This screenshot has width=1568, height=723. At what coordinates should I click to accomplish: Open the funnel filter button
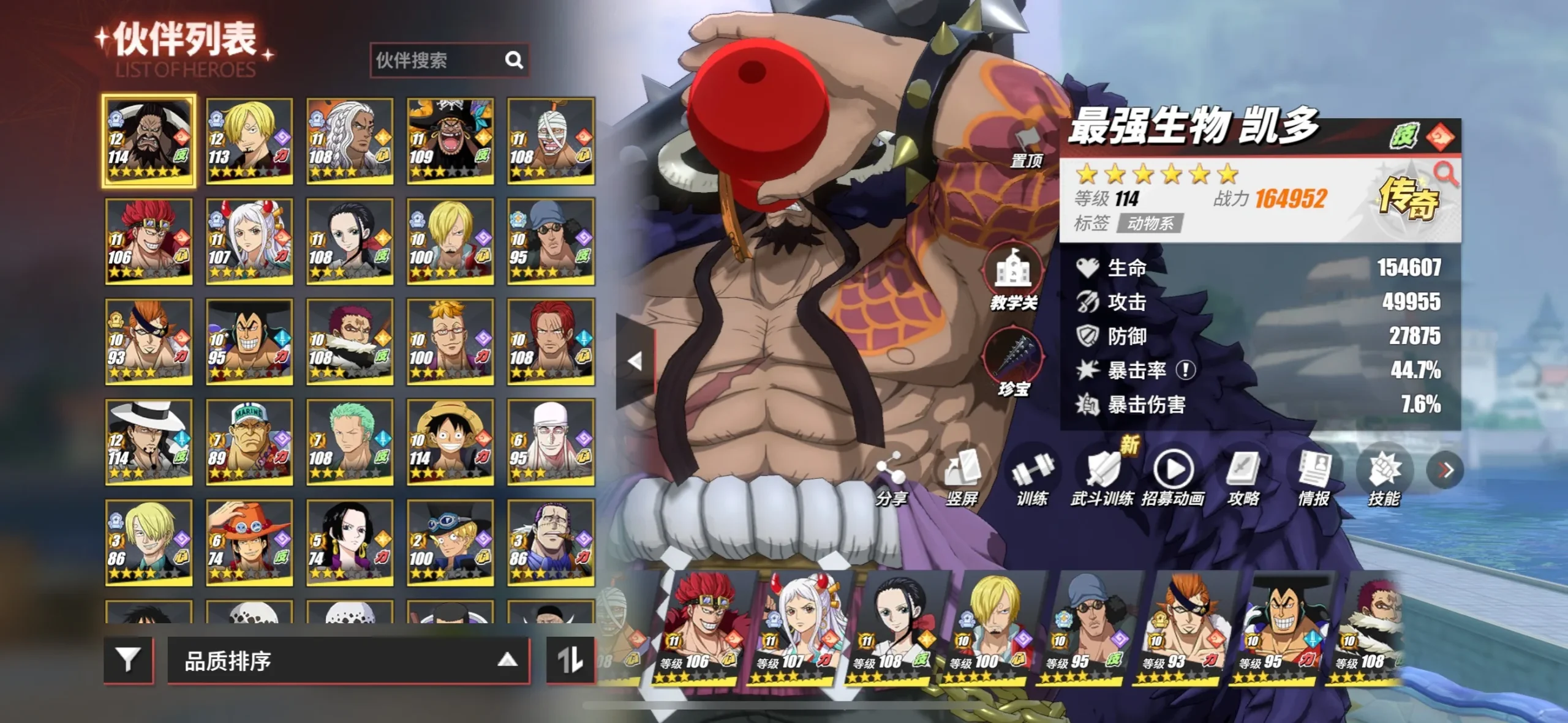[128, 660]
